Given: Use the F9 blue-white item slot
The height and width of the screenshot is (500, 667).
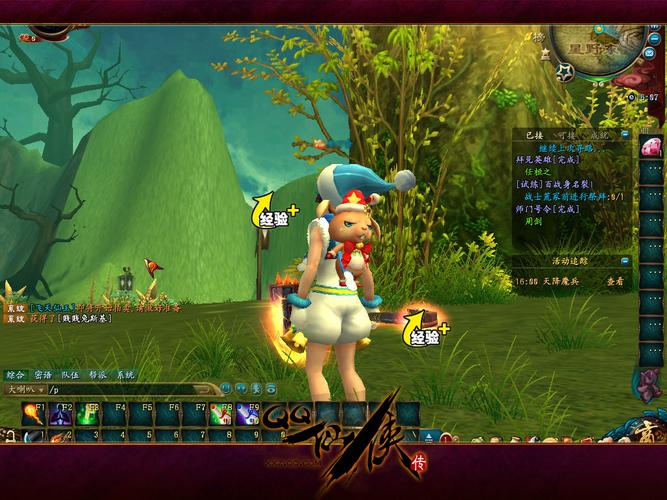Looking at the screenshot, I should (x=247, y=413).
